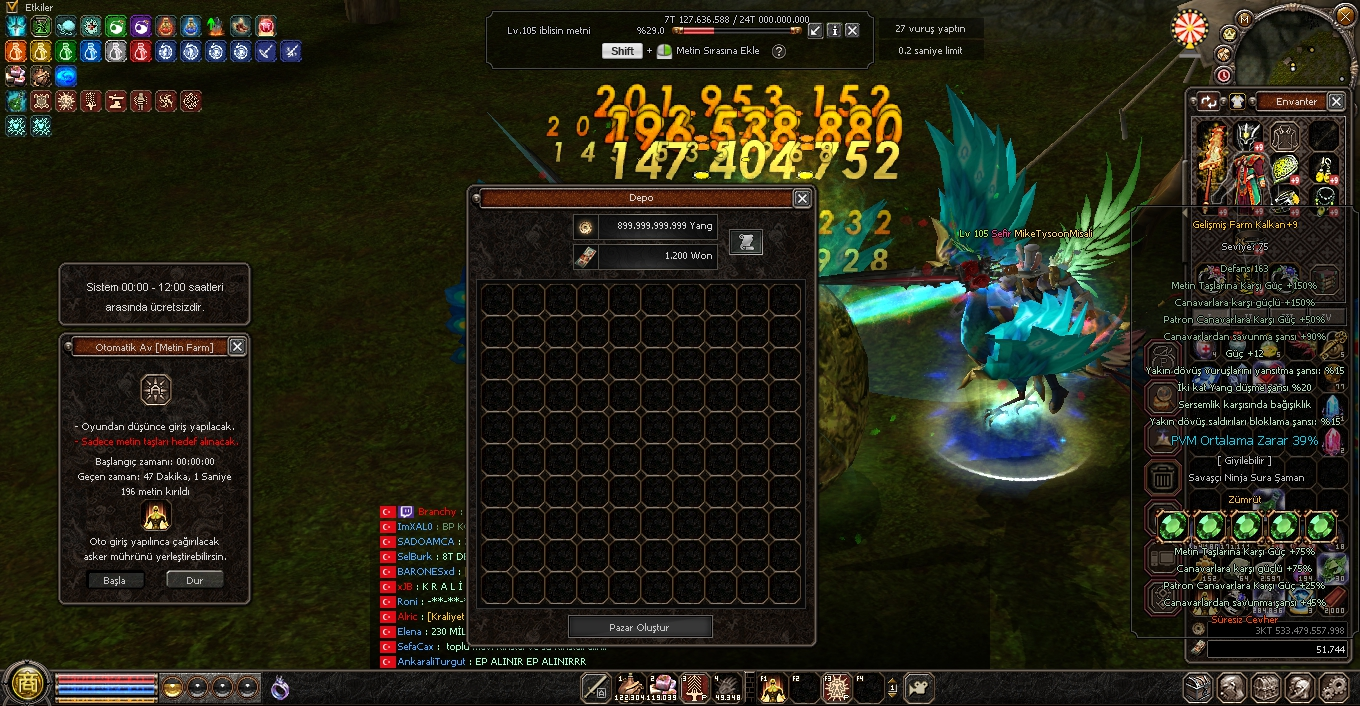Spin the lucky wheel icon
The width and height of the screenshot is (1360, 706).
1190,28
